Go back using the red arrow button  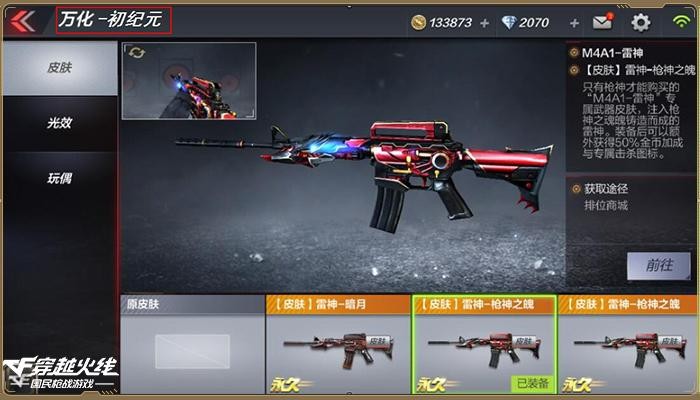tap(23, 21)
